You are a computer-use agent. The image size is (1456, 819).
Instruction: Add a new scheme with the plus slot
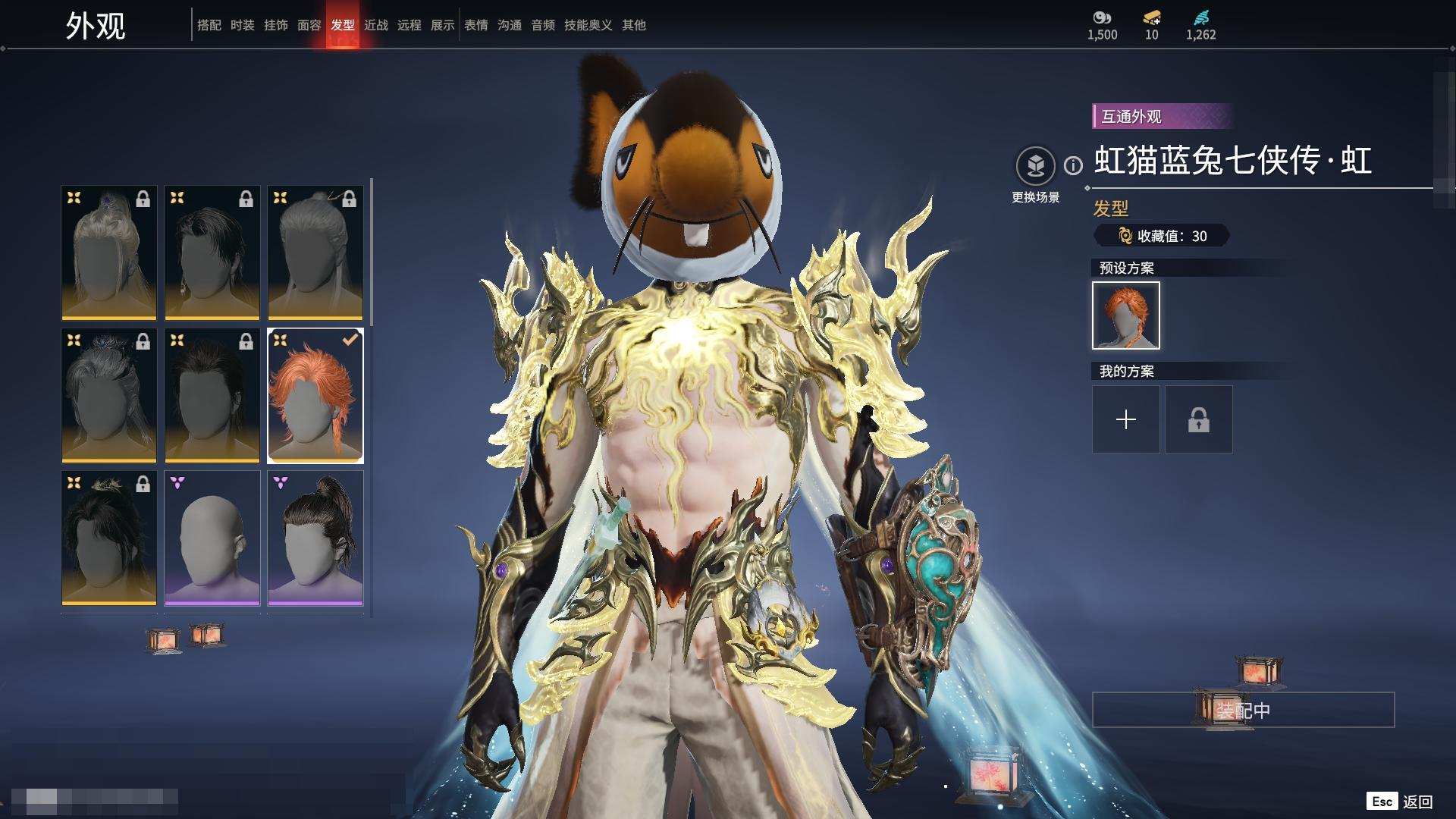click(x=1125, y=419)
